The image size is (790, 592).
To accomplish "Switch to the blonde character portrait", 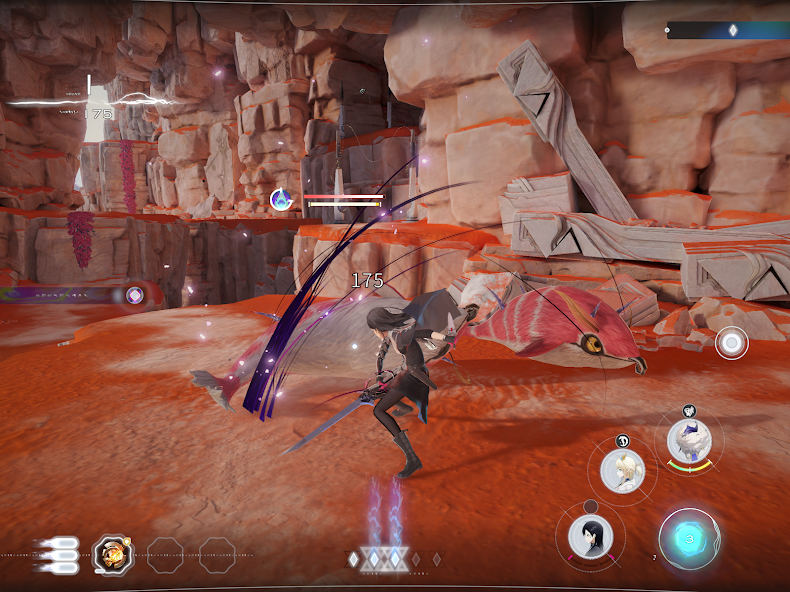I will tap(622, 469).
